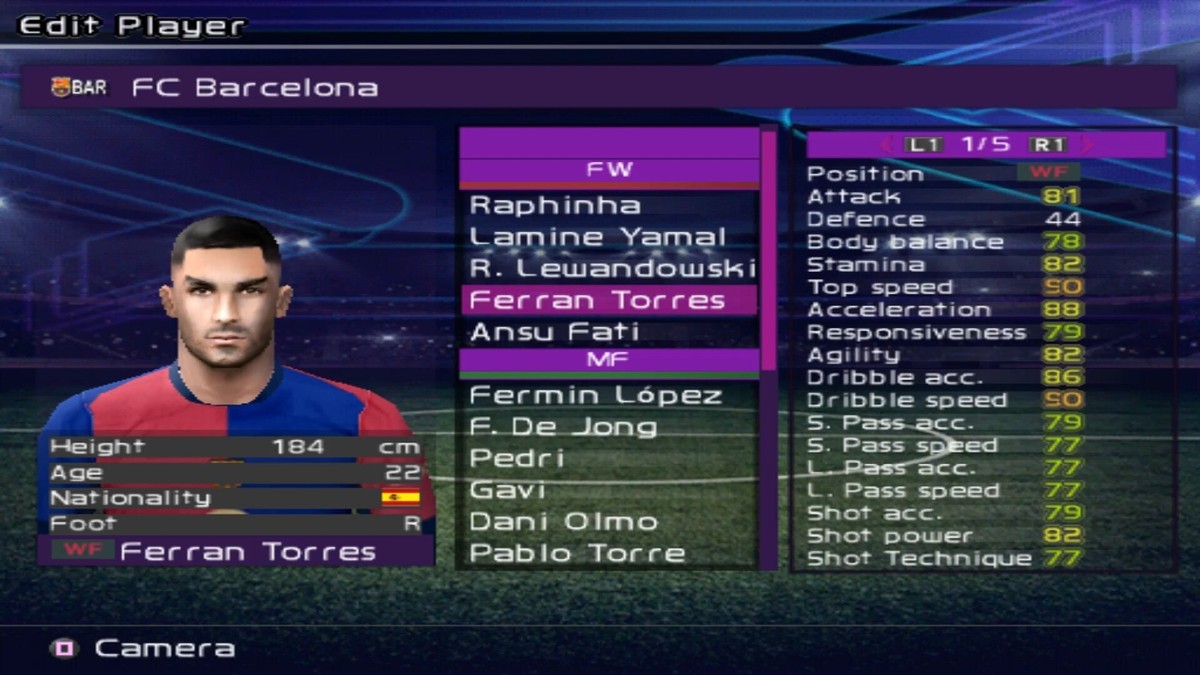This screenshot has width=1200, height=675.
Task: Click the 1/5 stats page selector
Action: coord(986,144)
